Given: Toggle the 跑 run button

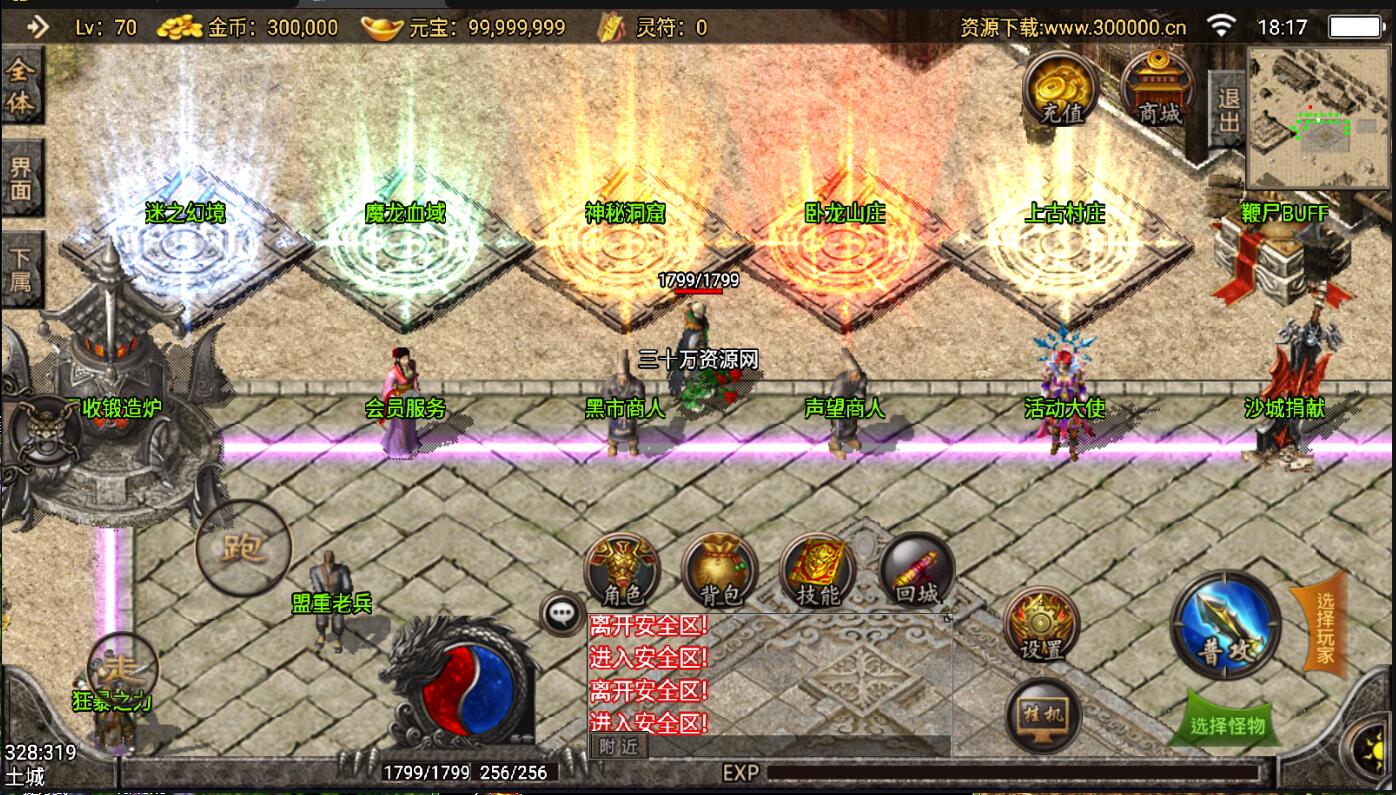Looking at the screenshot, I should click(243, 548).
